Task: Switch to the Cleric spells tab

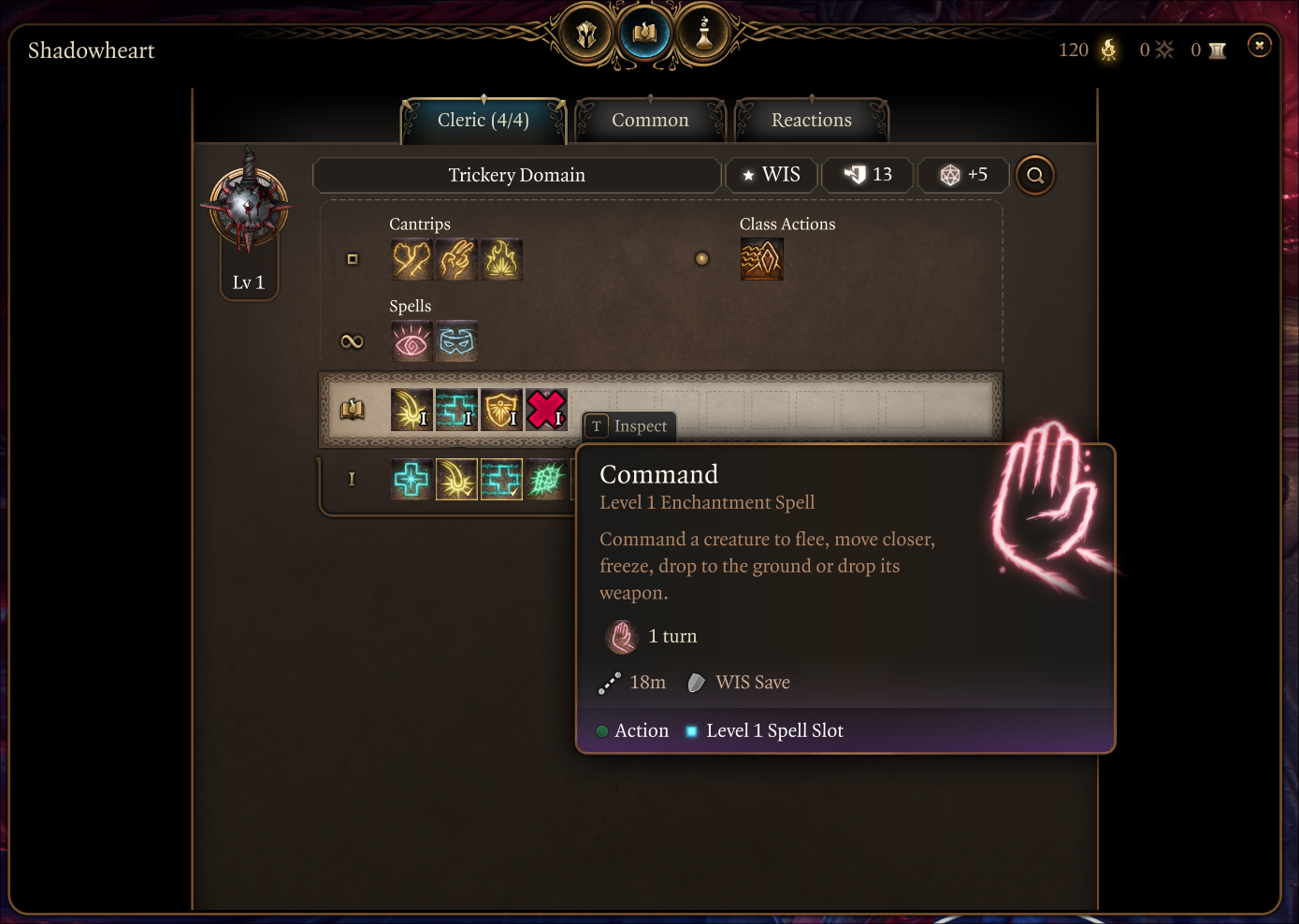Action: point(483,121)
